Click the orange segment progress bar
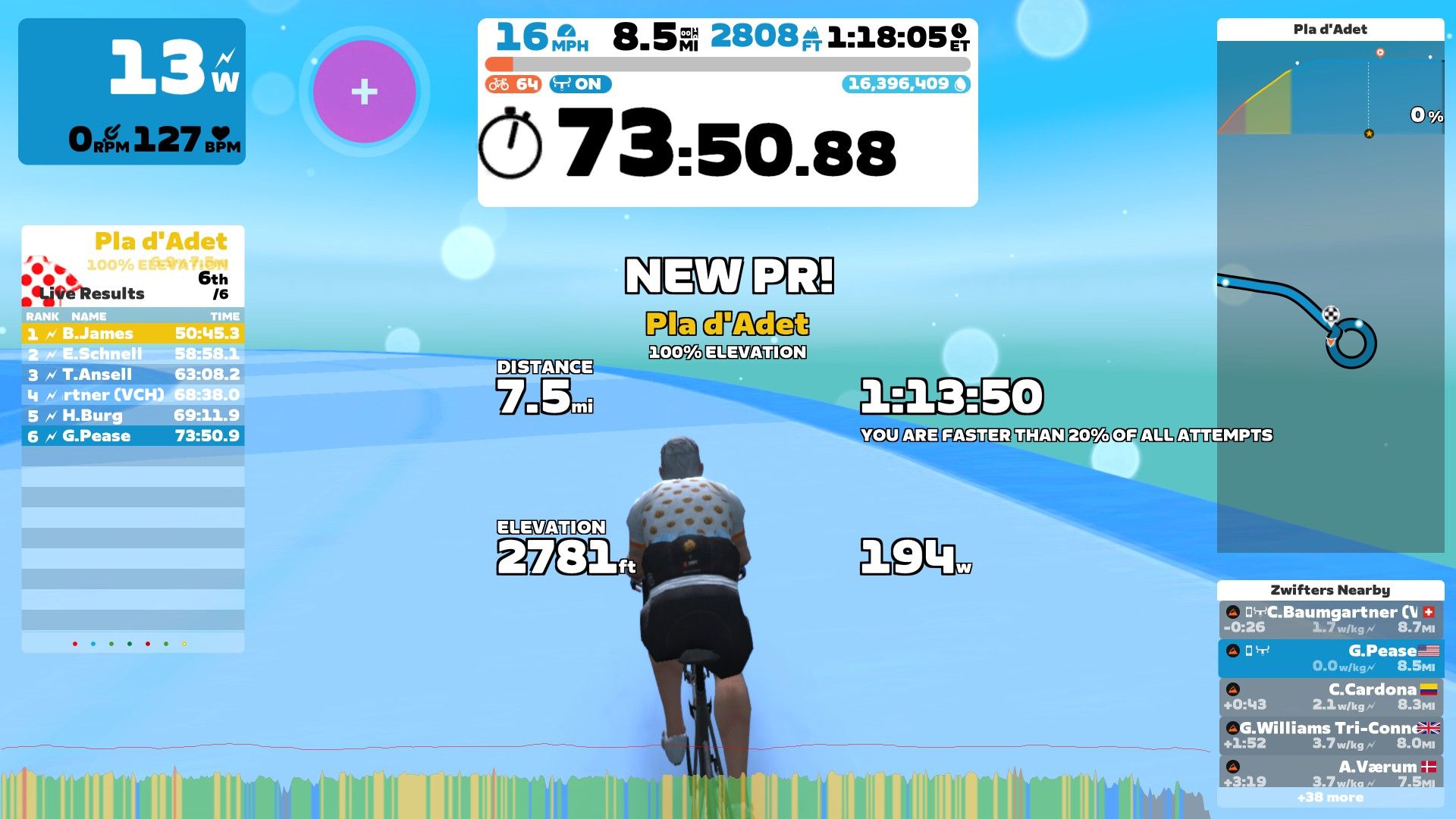The height and width of the screenshot is (819, 1456). 500,64
